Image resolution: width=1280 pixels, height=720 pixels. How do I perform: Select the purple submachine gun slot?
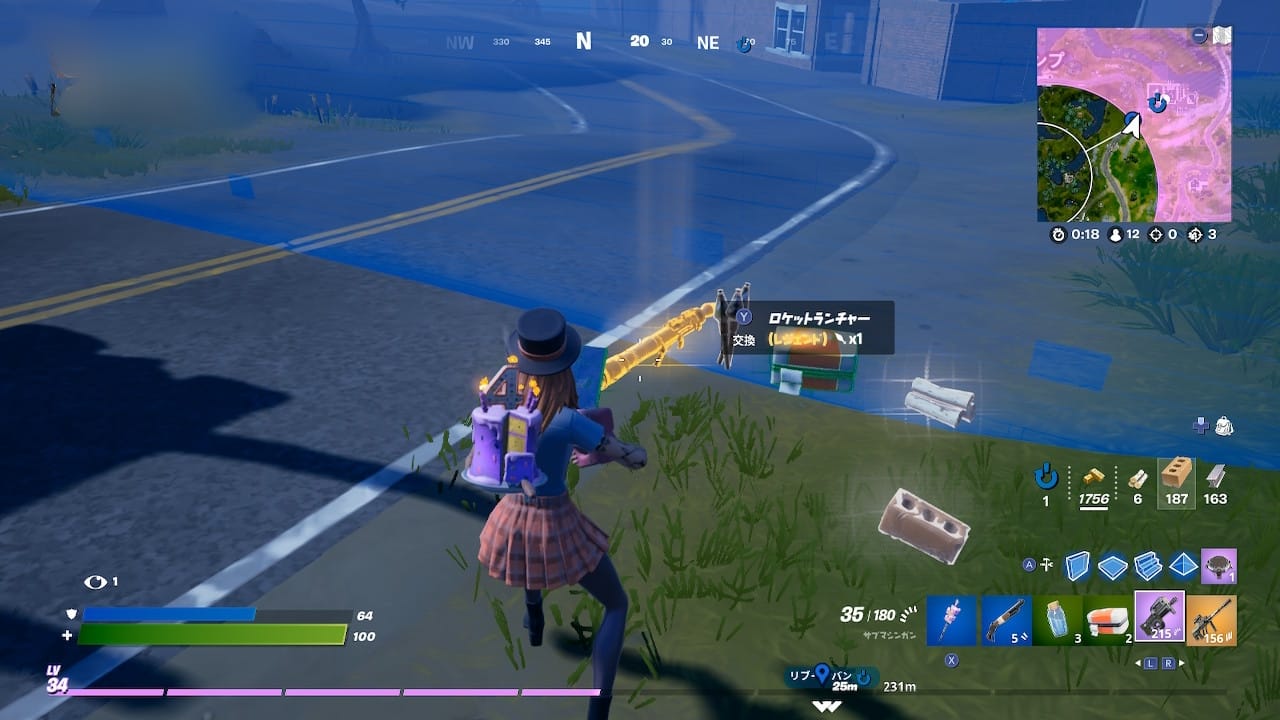(1160, 618)
